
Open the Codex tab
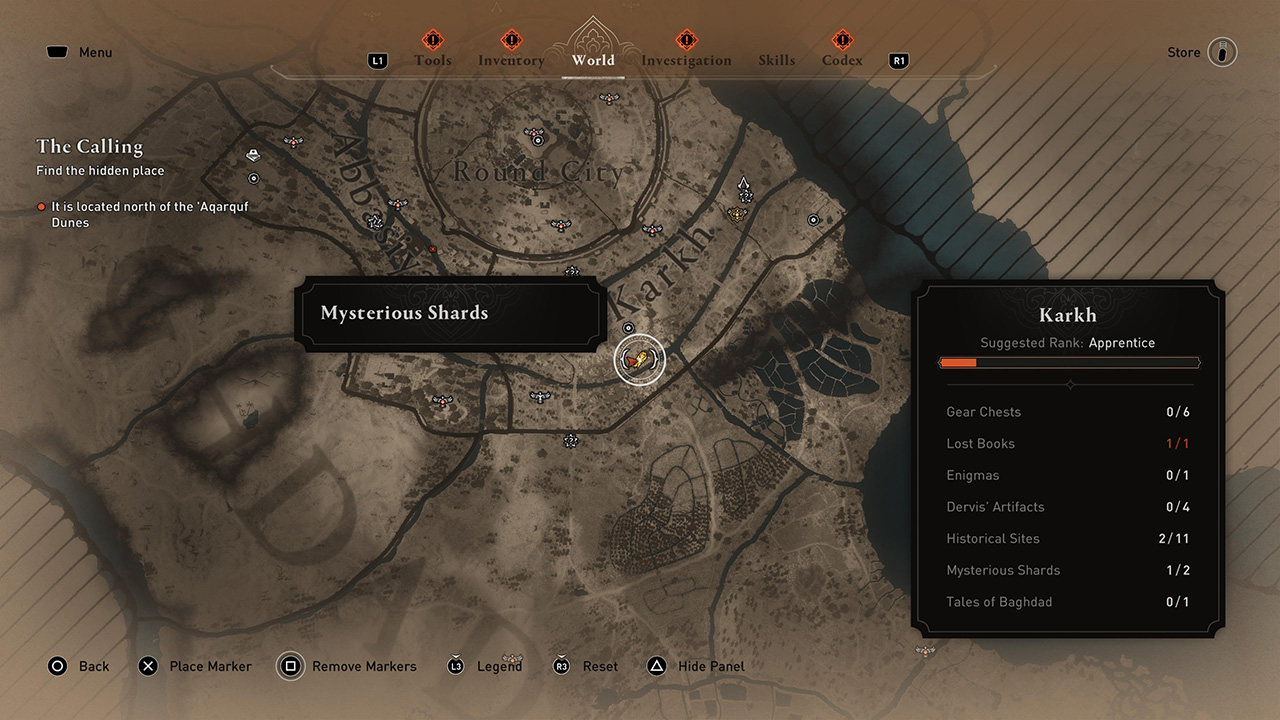pyautogui.click(x=841, y=60)
